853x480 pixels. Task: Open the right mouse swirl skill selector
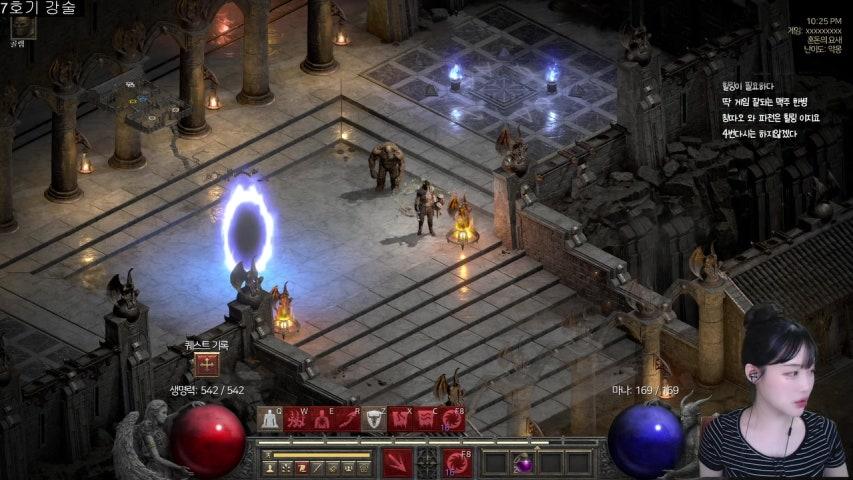click(457, 462)
